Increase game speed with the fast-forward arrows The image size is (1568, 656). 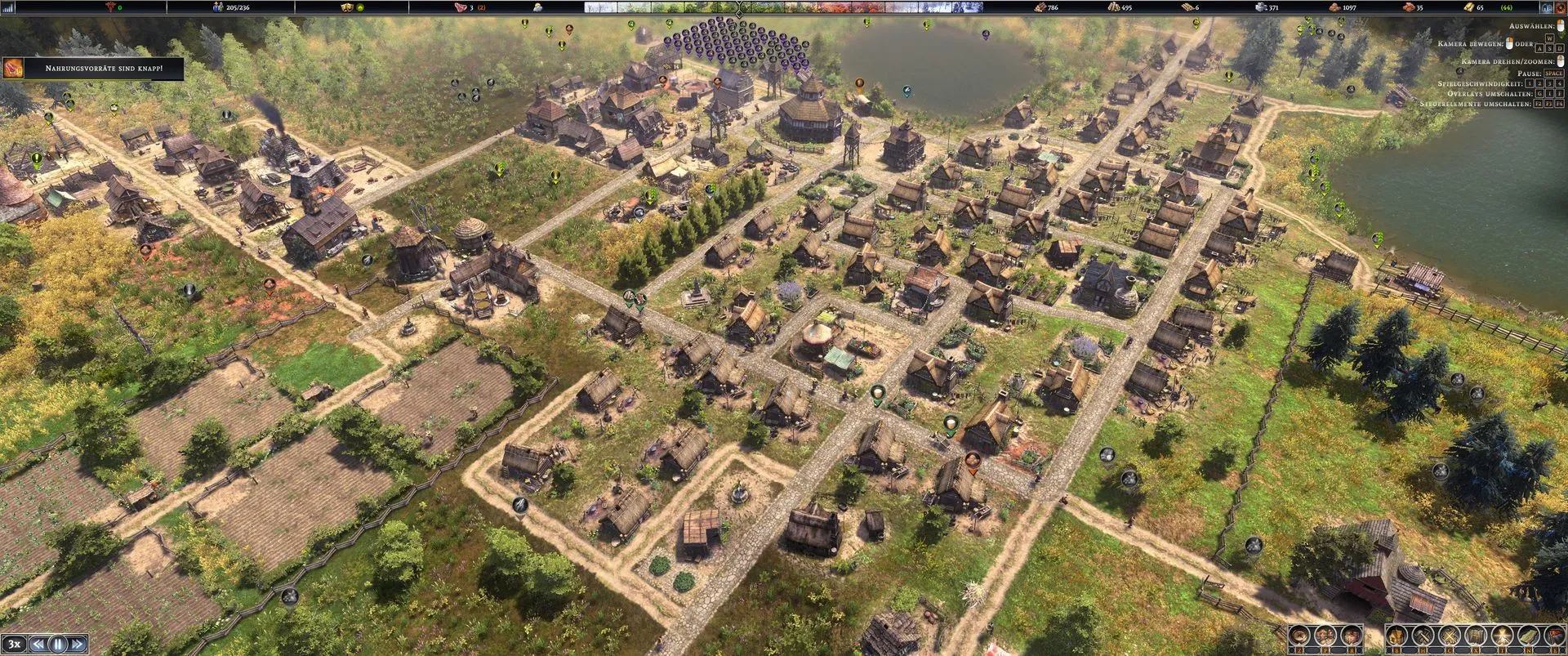point(78,644)
